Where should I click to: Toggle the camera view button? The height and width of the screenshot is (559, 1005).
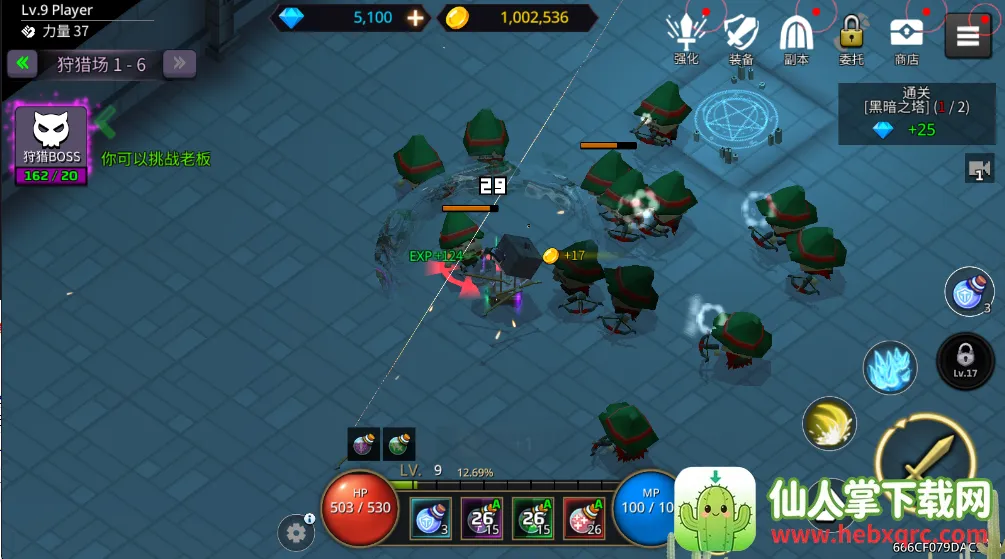coord(978,169)
